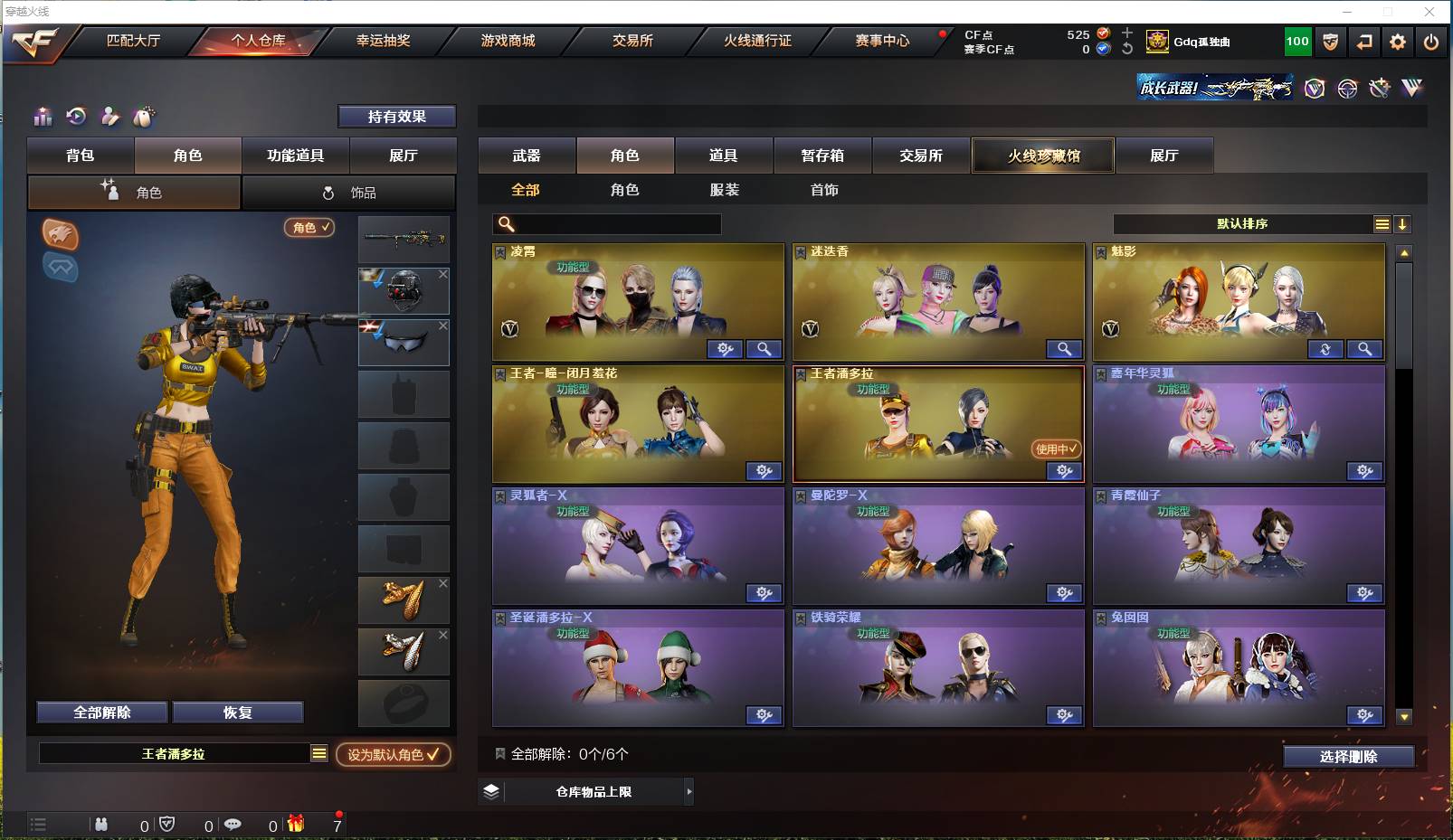Image resolution: width=1453 pixels, height=840 pixels.
Task: Click the 角色 checkmark badge above the character model
Action: tap(309, 228)
